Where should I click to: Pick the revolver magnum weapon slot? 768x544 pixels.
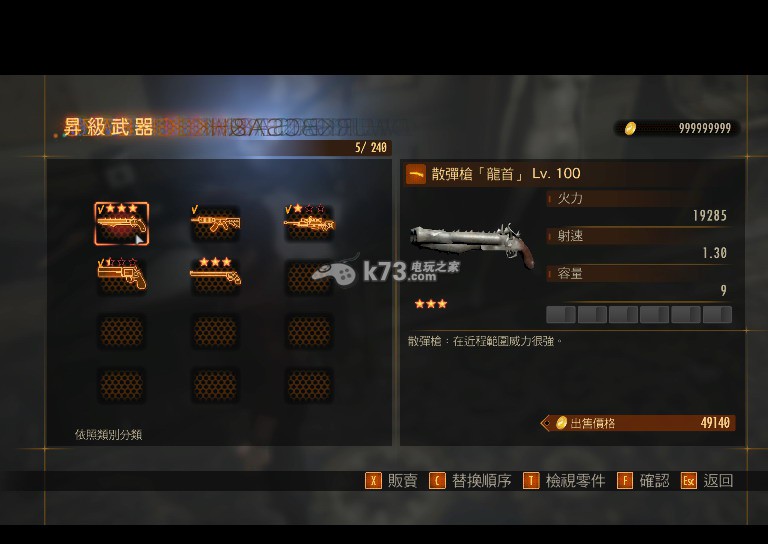121,276
